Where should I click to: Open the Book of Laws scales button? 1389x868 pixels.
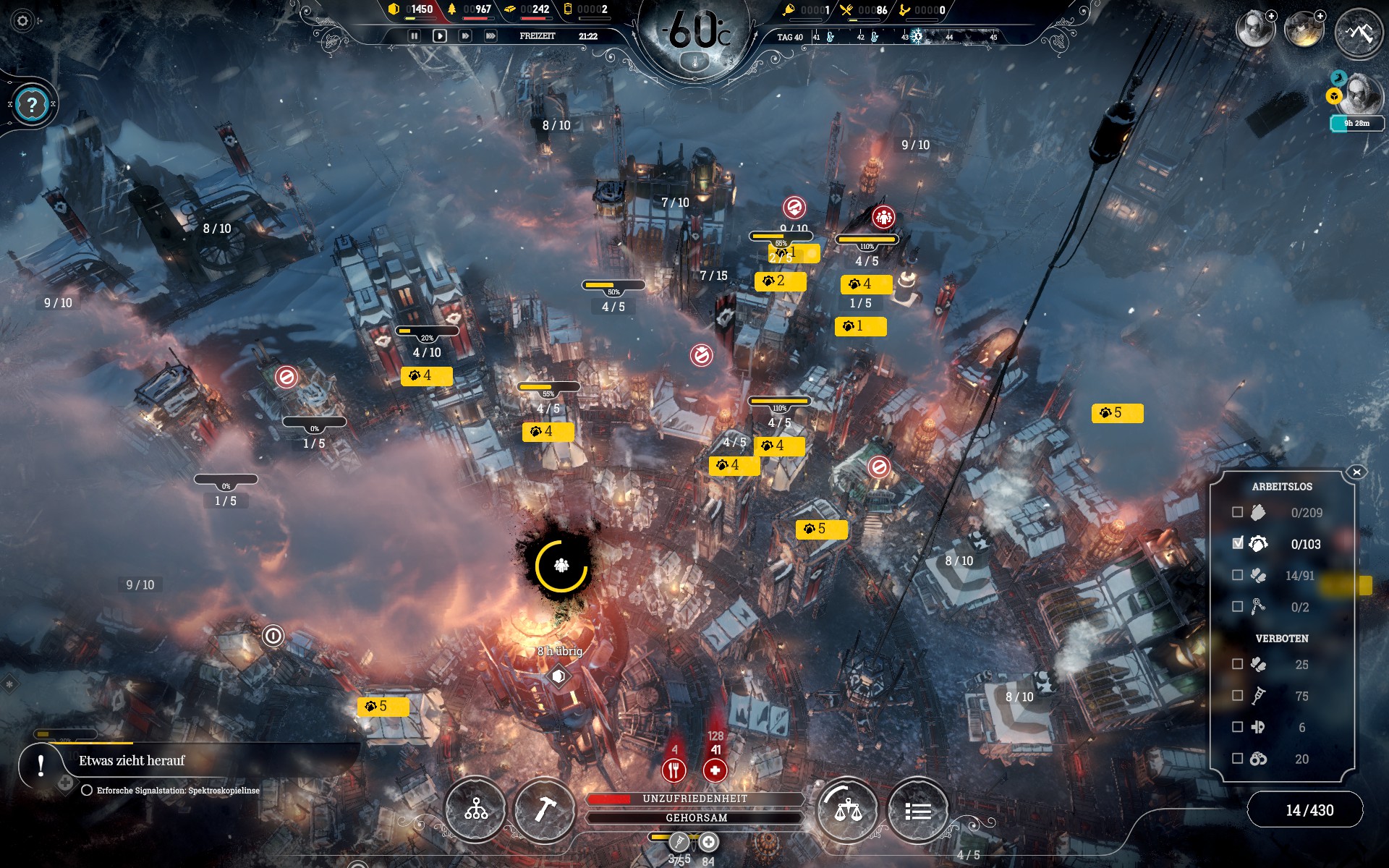point(848,809)
